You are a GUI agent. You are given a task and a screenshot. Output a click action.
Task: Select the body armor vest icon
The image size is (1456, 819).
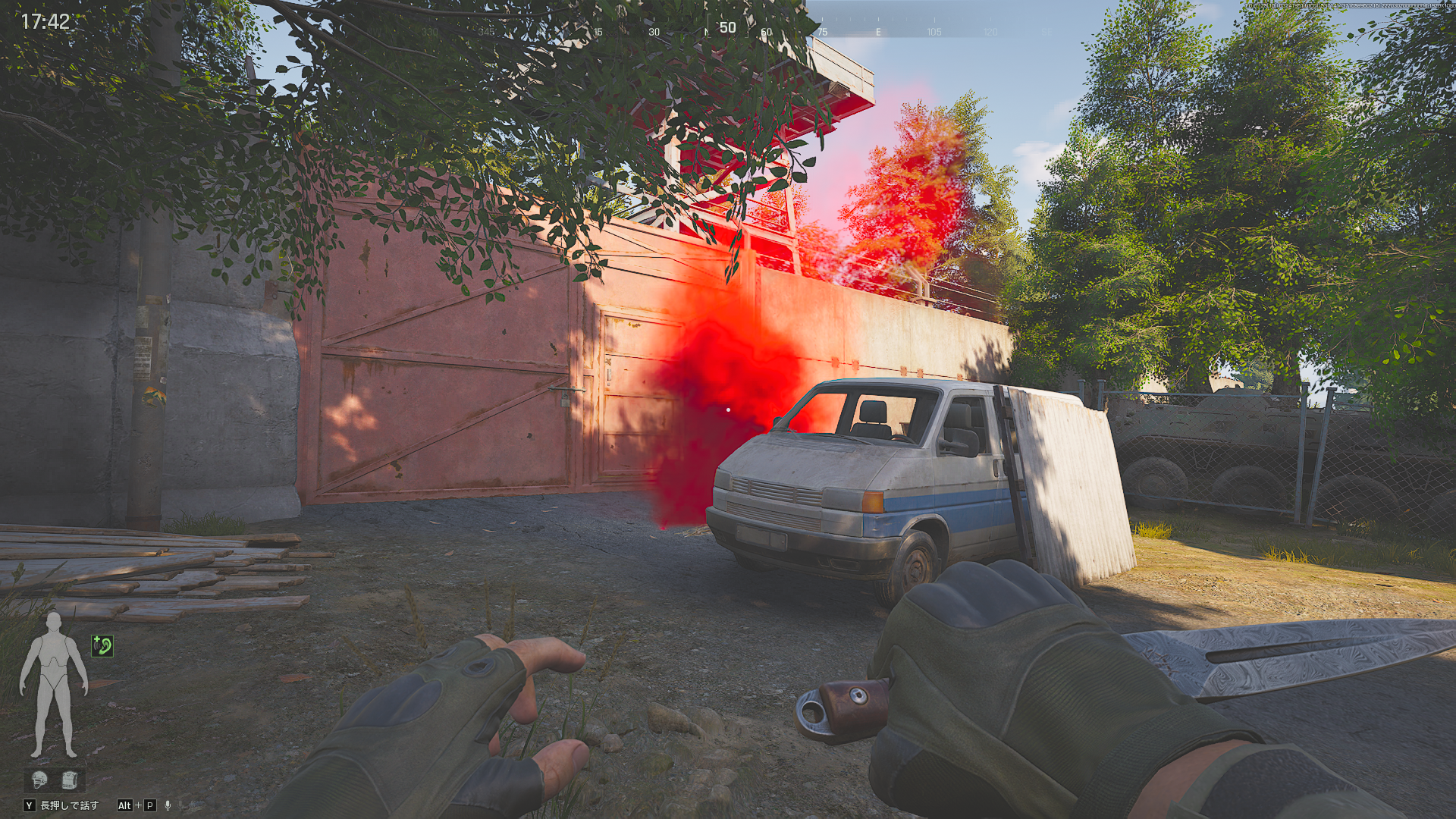pyautogui.click(x=70, y=779)
